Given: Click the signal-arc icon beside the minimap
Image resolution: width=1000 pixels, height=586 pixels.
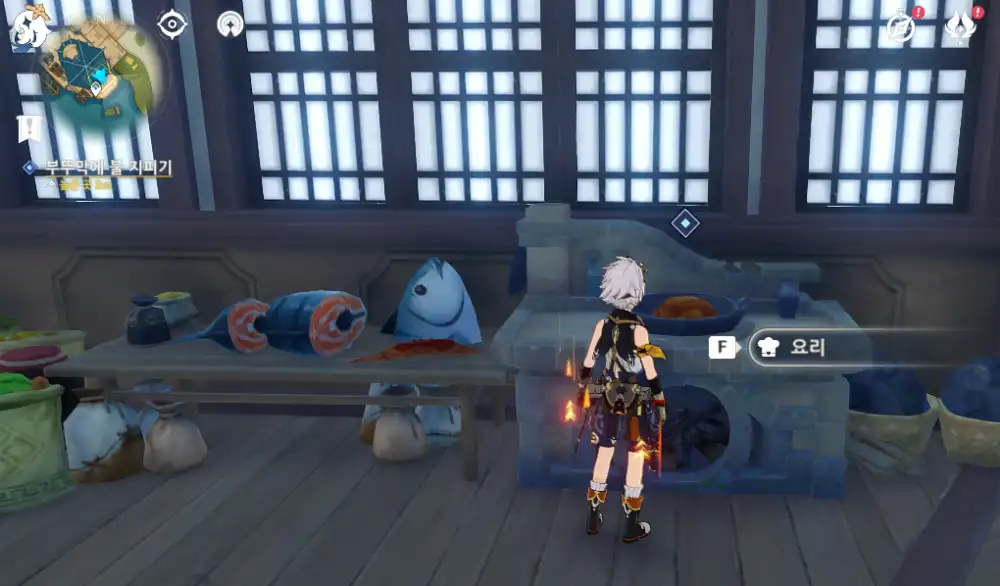Looking at the screenshot, I should pos(230,24).
